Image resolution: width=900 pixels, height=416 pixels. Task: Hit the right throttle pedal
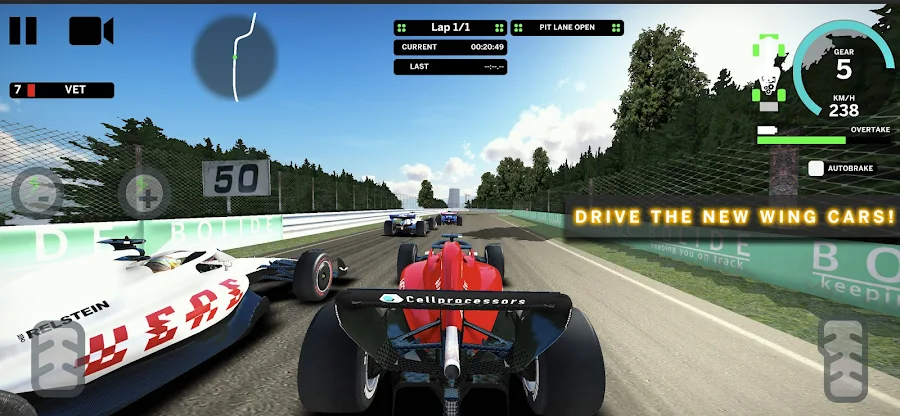843,360
